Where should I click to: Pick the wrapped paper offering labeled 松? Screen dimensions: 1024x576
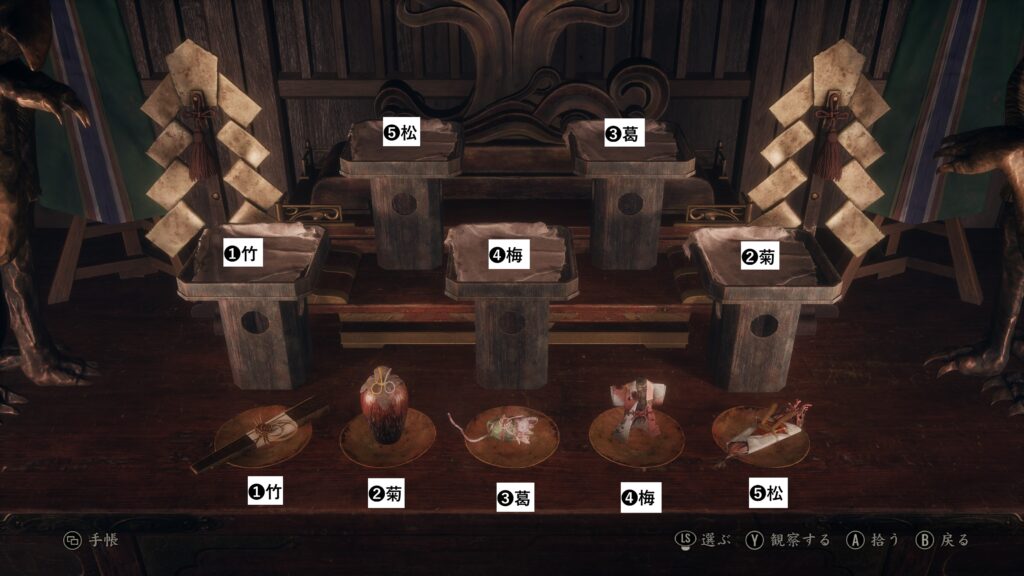(x=762, y=428)
